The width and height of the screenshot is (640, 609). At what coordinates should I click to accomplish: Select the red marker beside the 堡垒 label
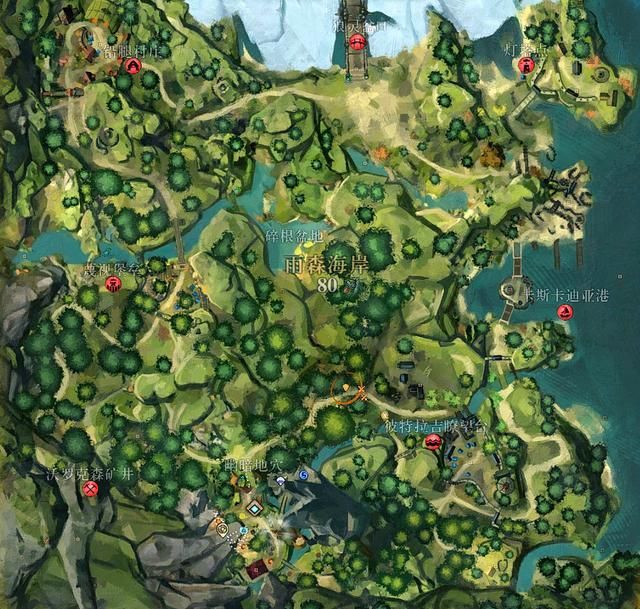[x=113, y=284]
